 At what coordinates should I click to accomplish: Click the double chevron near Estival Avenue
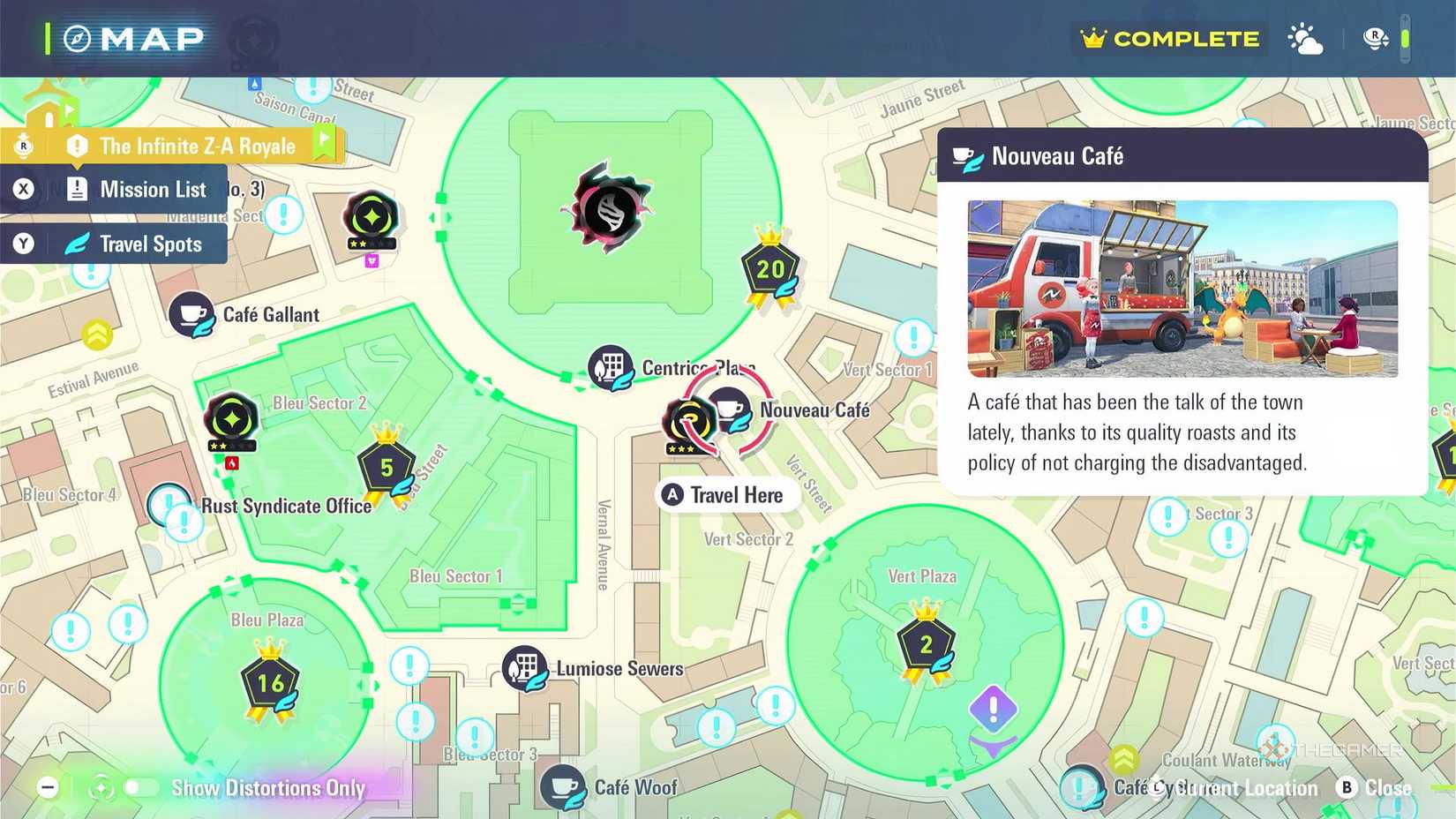pos(96,334)
